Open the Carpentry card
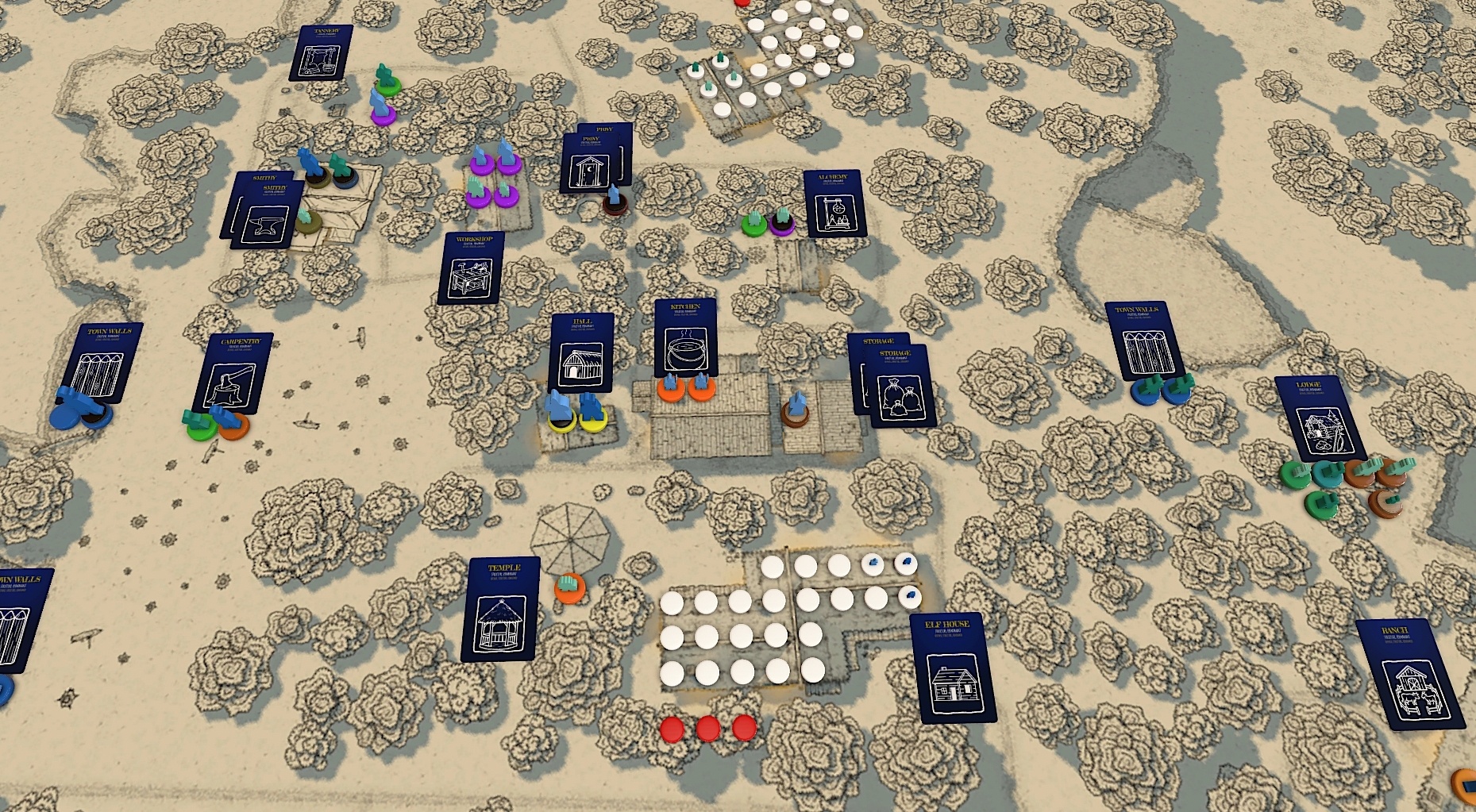Viewport: 1476px width, 812px height. coord(234,372)
